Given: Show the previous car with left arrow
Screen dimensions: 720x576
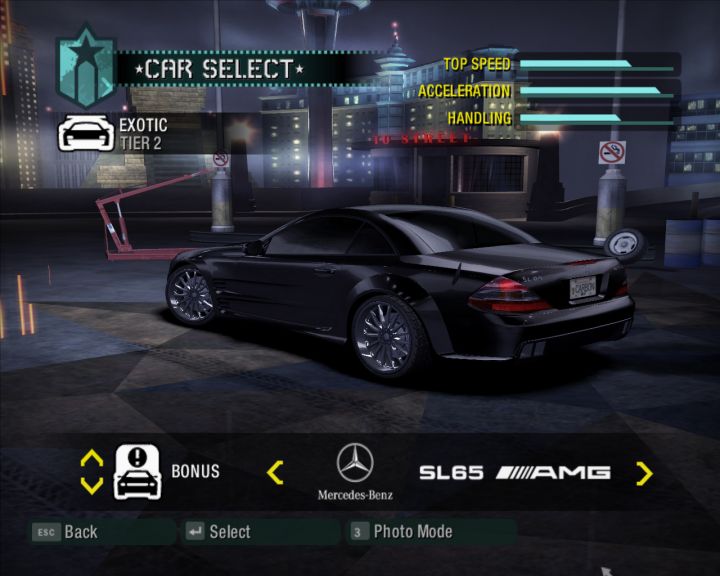Looking at the screenshot, I should tap(276, 472).
